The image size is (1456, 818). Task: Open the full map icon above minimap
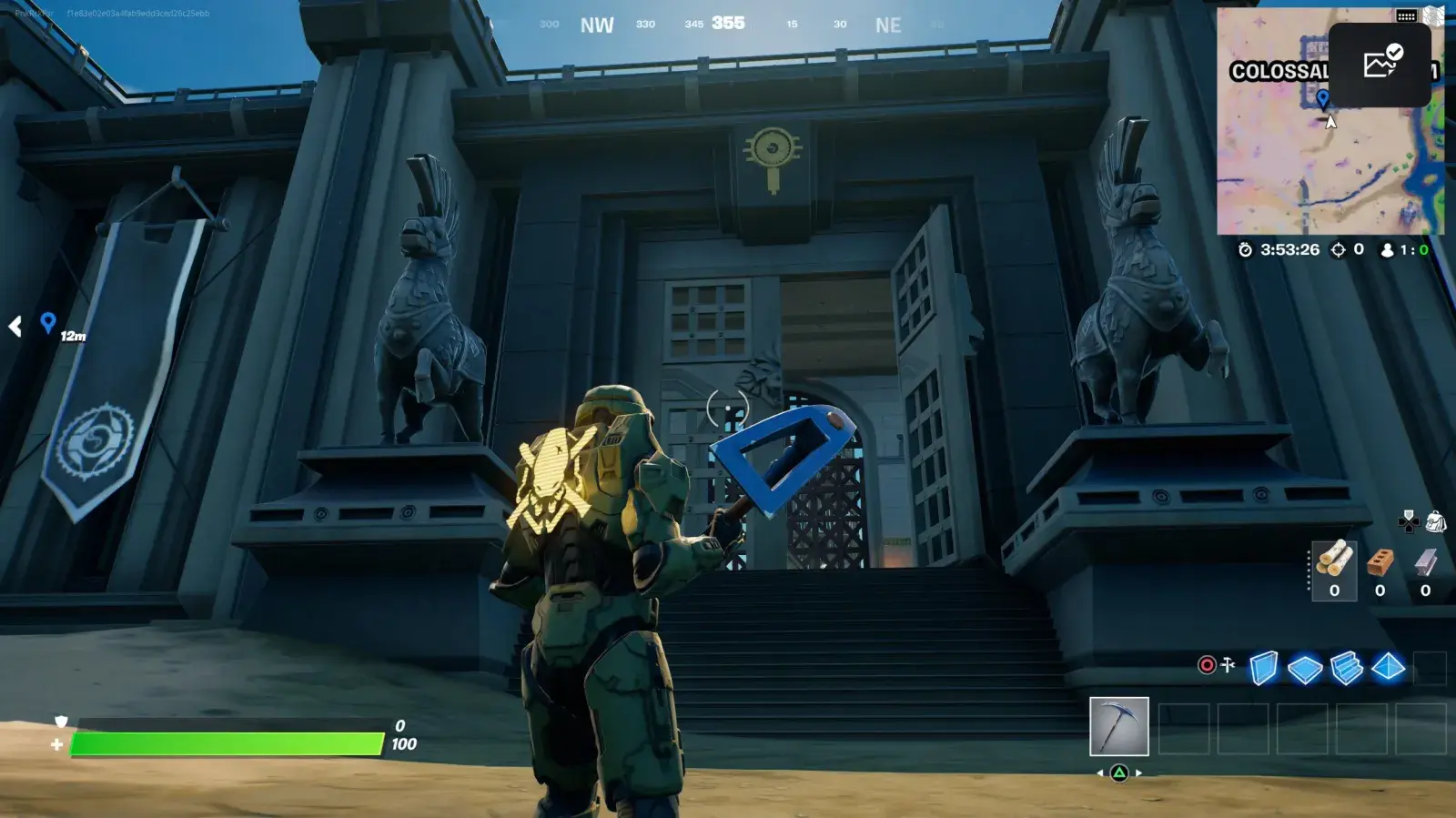click(1435, 15)
